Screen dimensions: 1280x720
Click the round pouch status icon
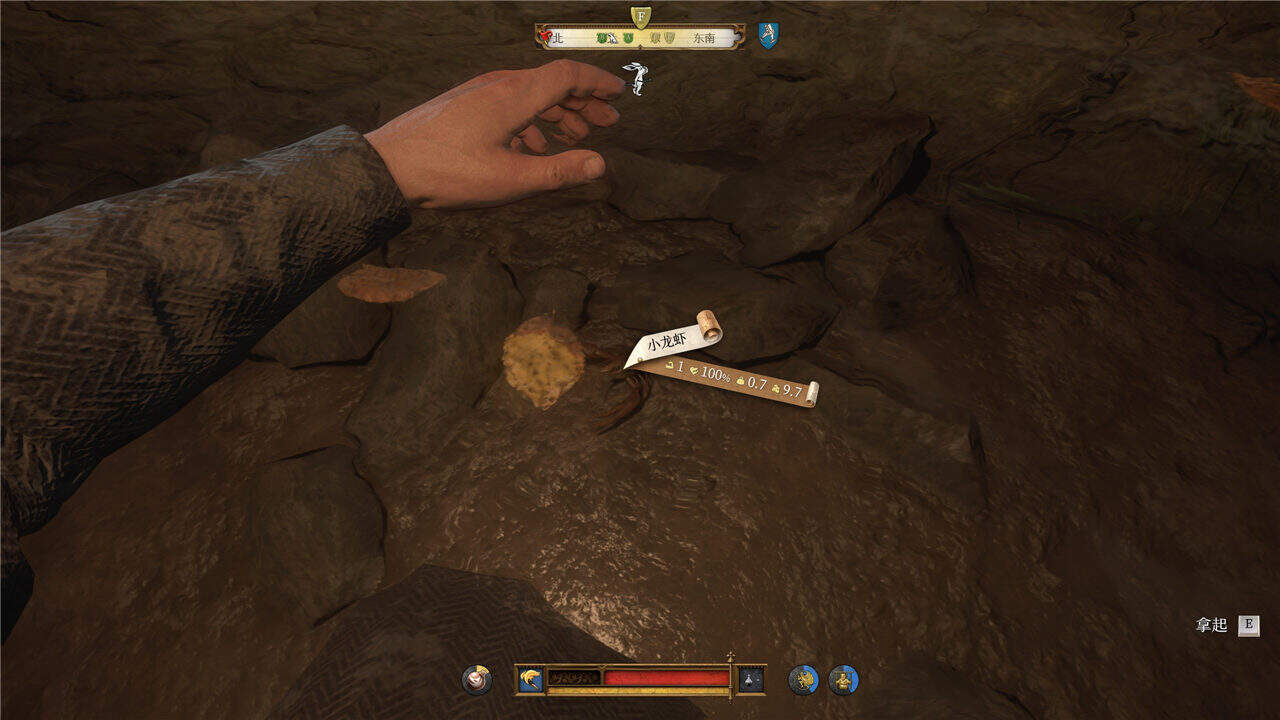(x=477, y=680)
